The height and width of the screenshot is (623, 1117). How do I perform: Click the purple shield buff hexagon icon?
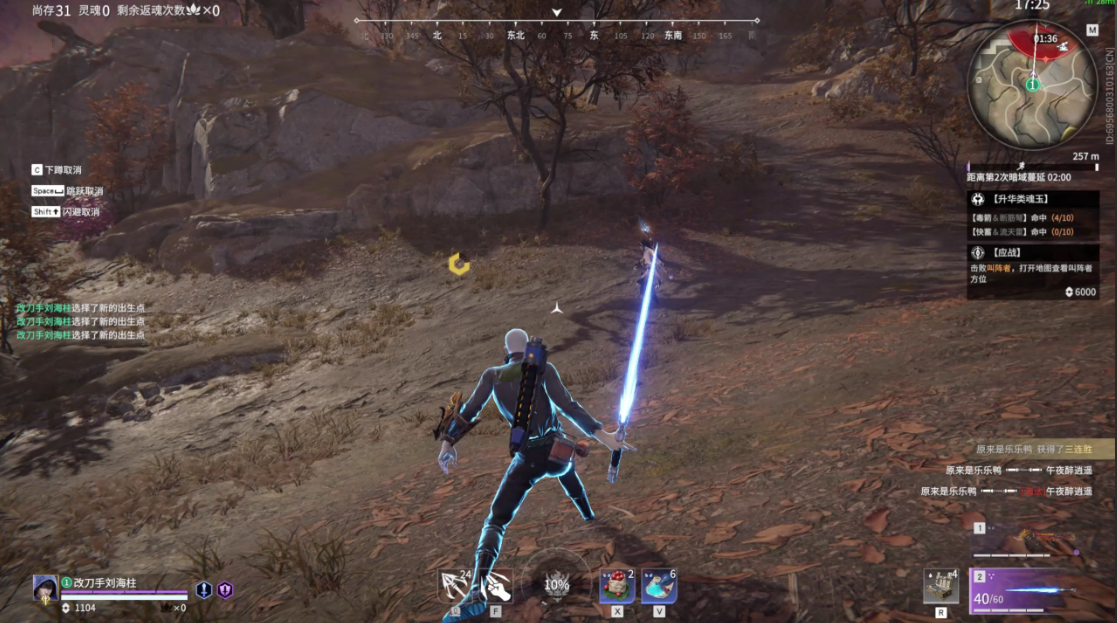(225, 590)
